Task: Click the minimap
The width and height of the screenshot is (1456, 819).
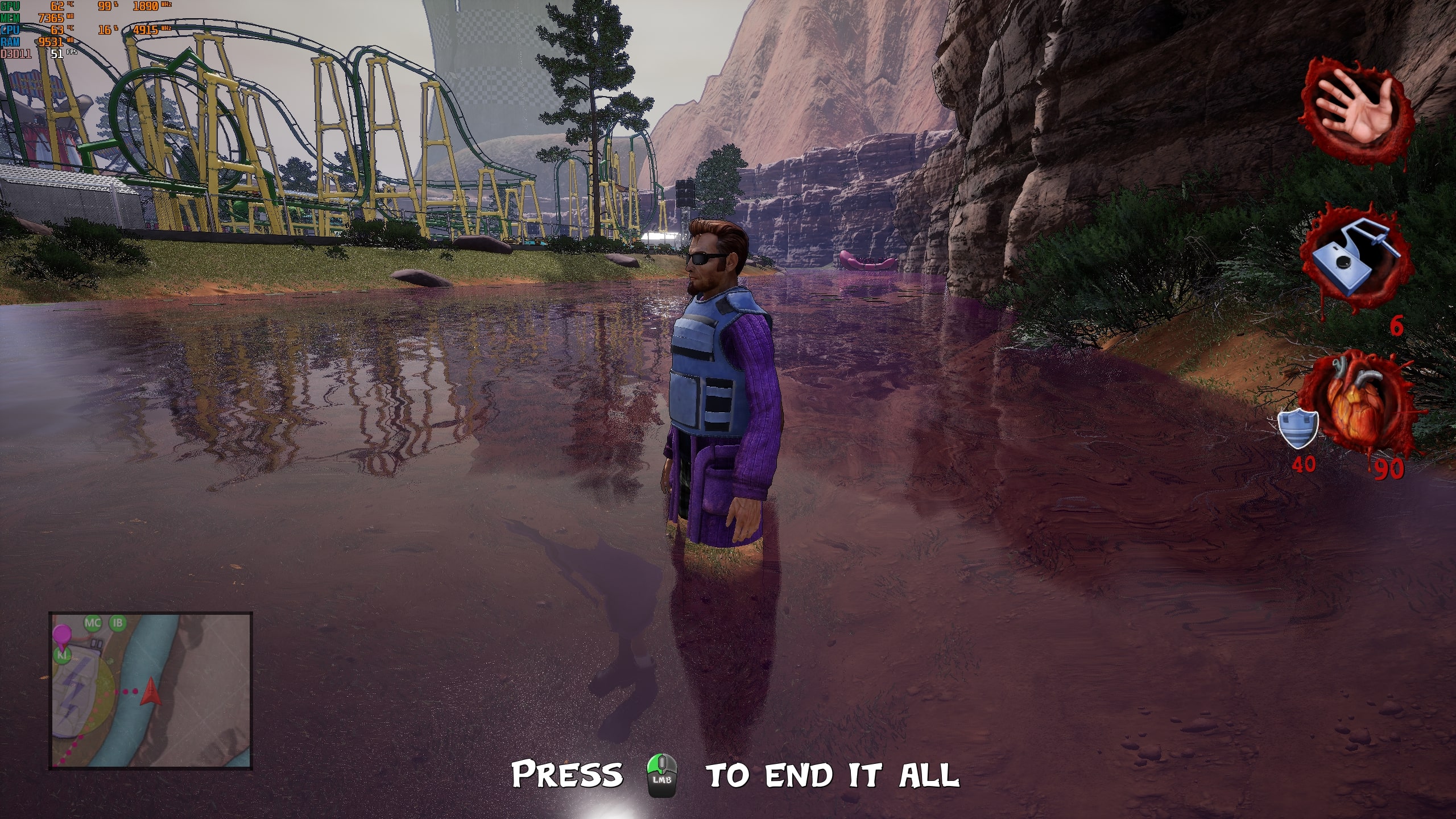Action: pos(151,690)
